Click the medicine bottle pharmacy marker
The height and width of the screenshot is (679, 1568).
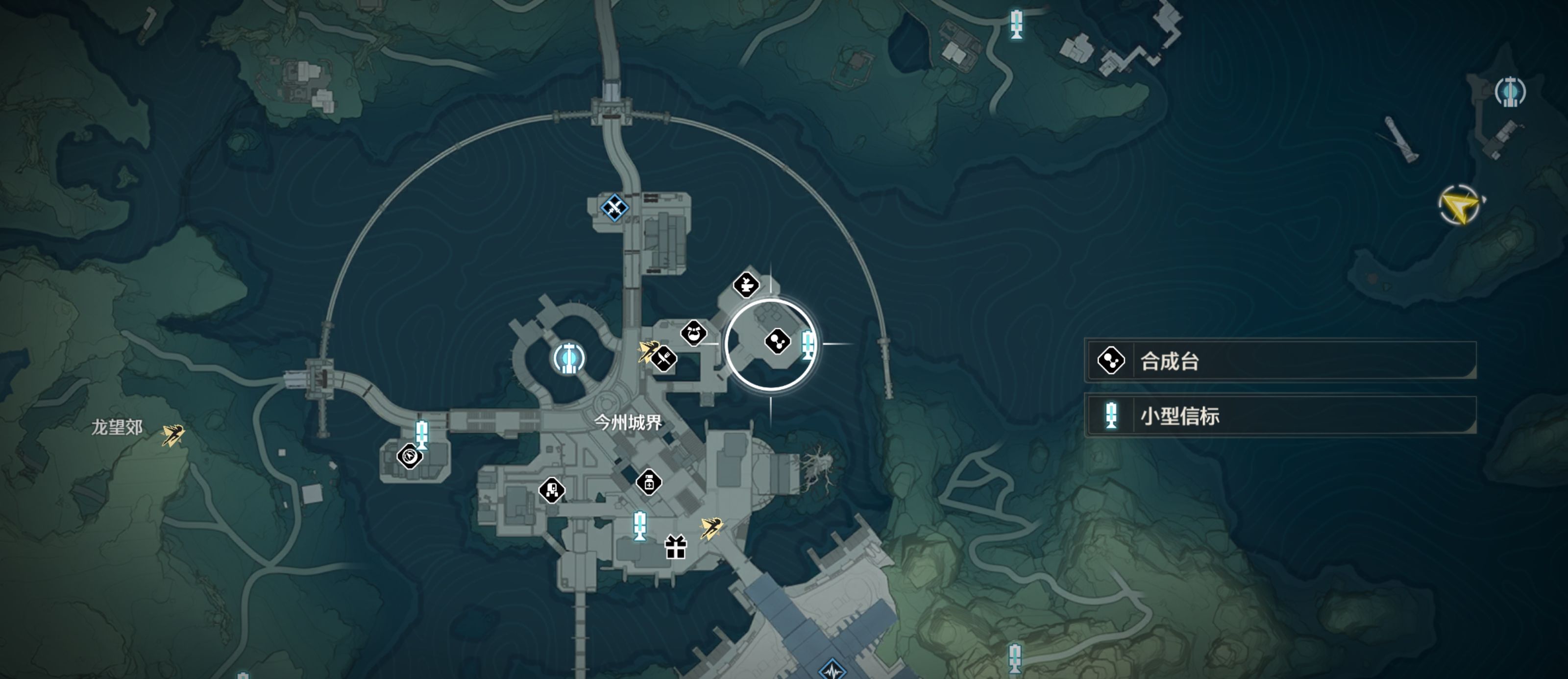[x=649, y=483]
